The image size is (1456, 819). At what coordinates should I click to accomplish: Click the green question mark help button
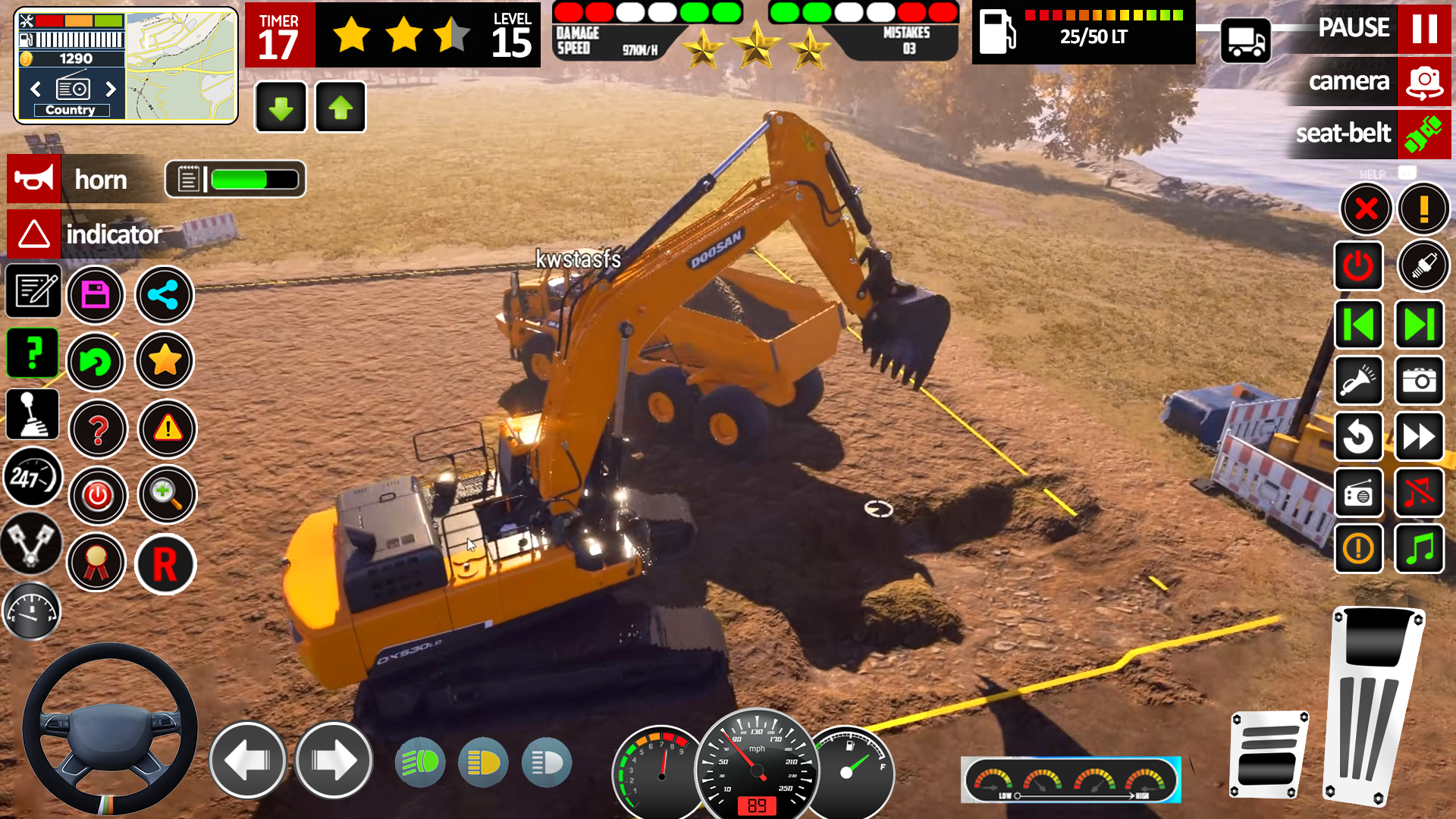(x=33, y=353)
